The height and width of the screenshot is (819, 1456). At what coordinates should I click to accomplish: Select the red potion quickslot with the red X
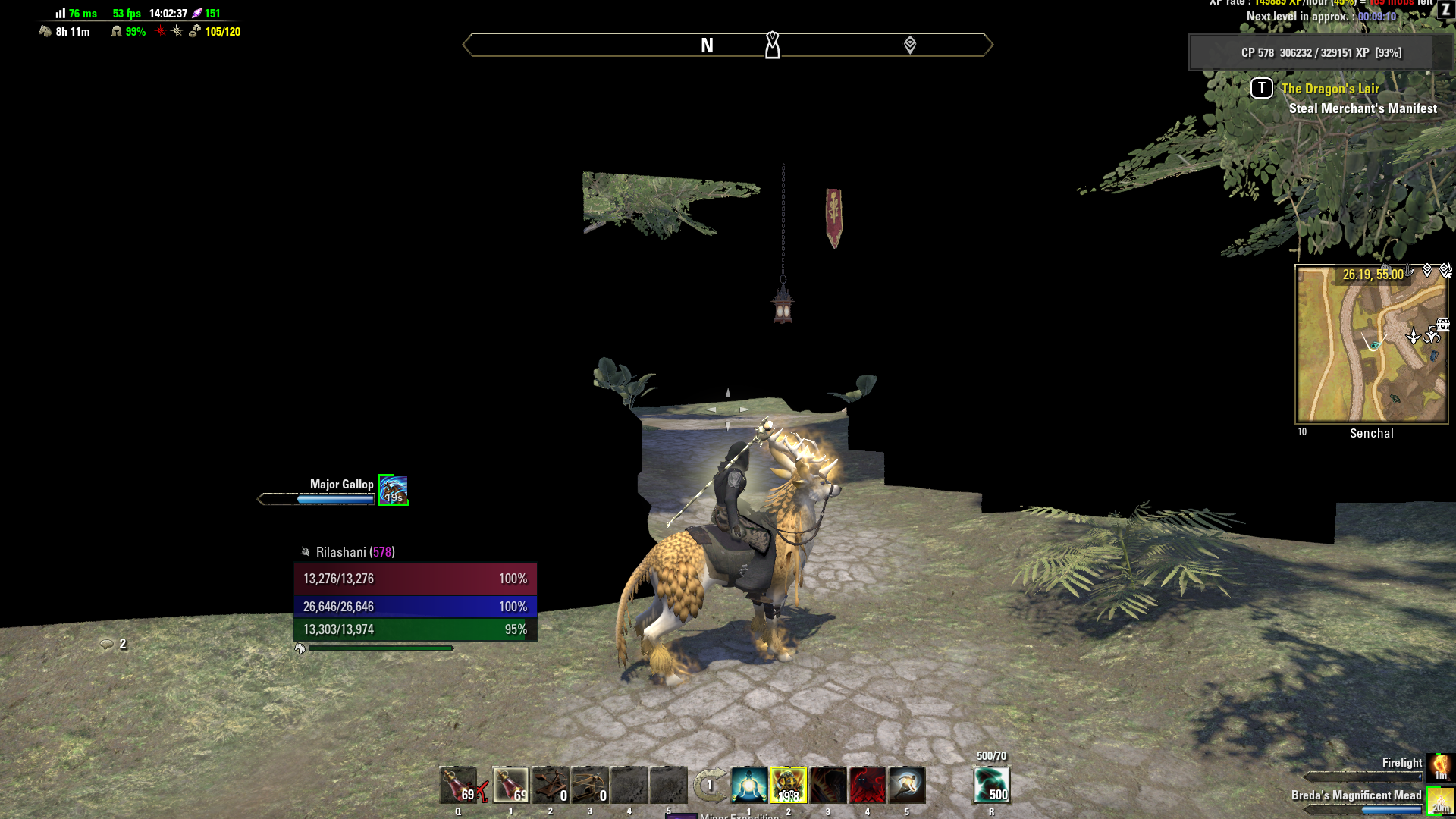(459, 785)
